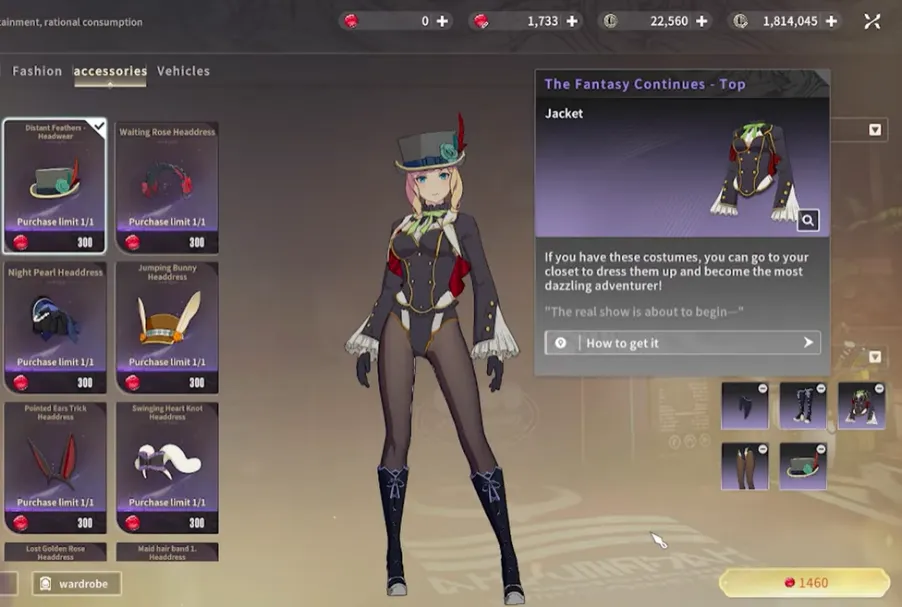902x607 pixels.
Task: Open the Vehicles tab
Action: click(x=183, y=71)
